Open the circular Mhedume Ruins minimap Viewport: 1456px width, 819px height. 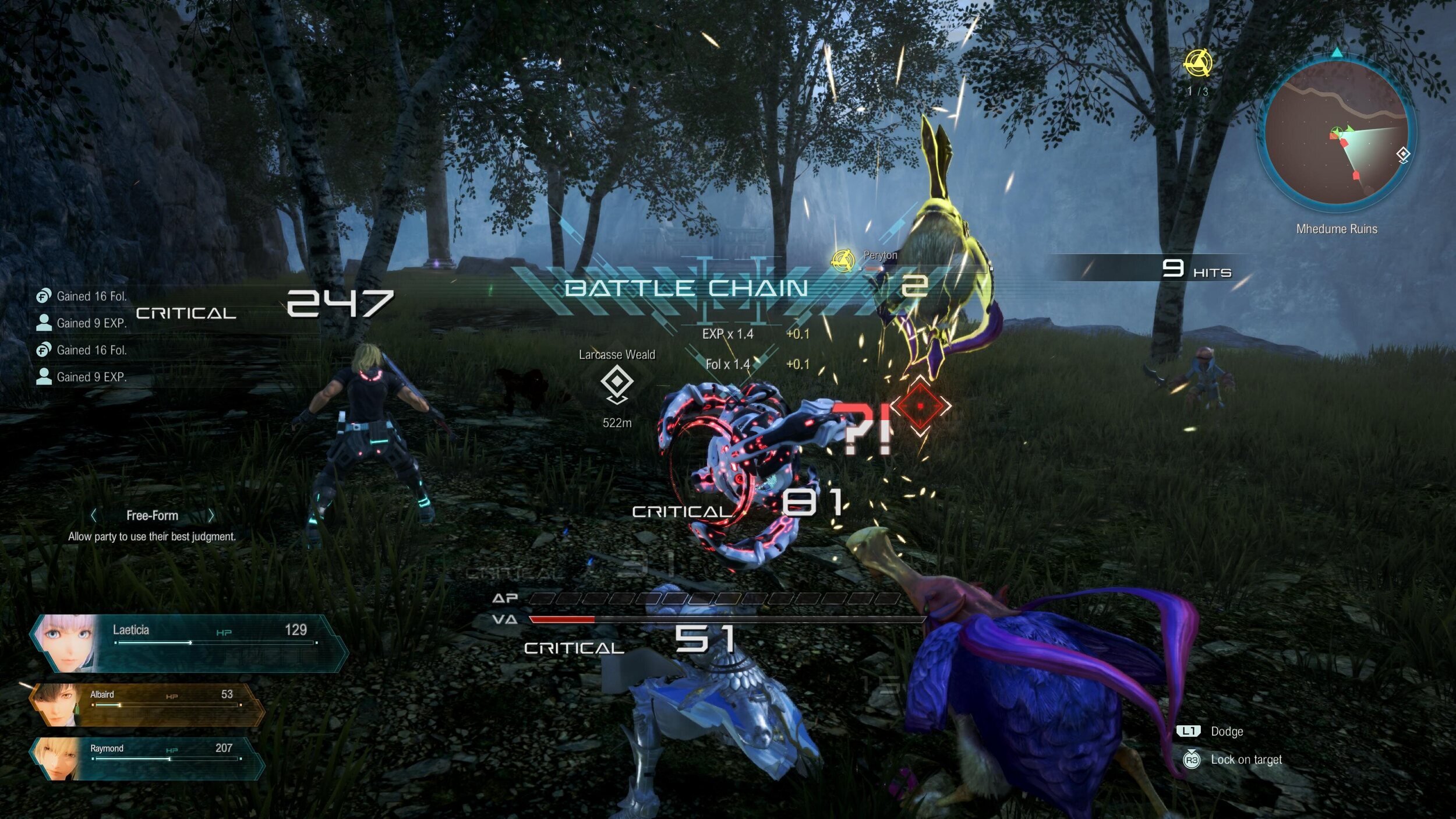point(1337,133)
